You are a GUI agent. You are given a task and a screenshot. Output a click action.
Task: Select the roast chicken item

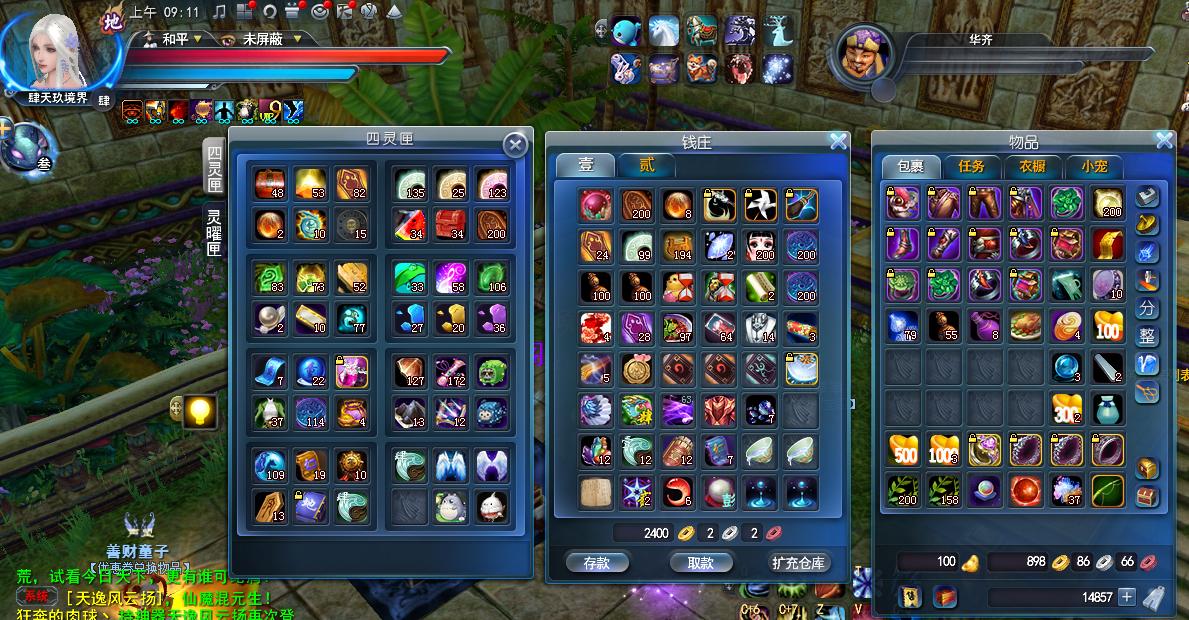click(1027, 326)
